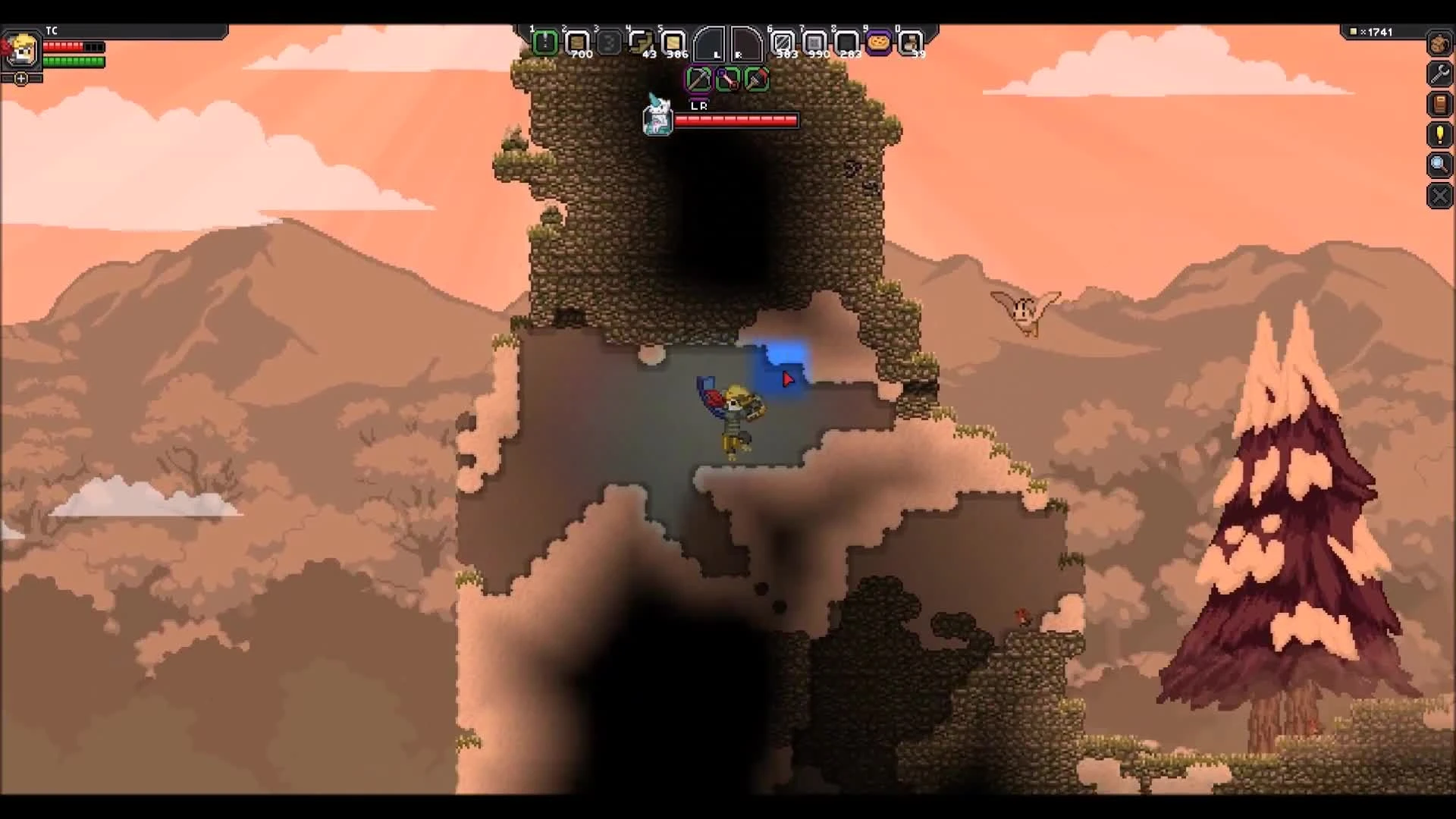Screen dimensions: 1456x819
Task: Select the climbing rope in slot 4
Action: coord(642,42)
